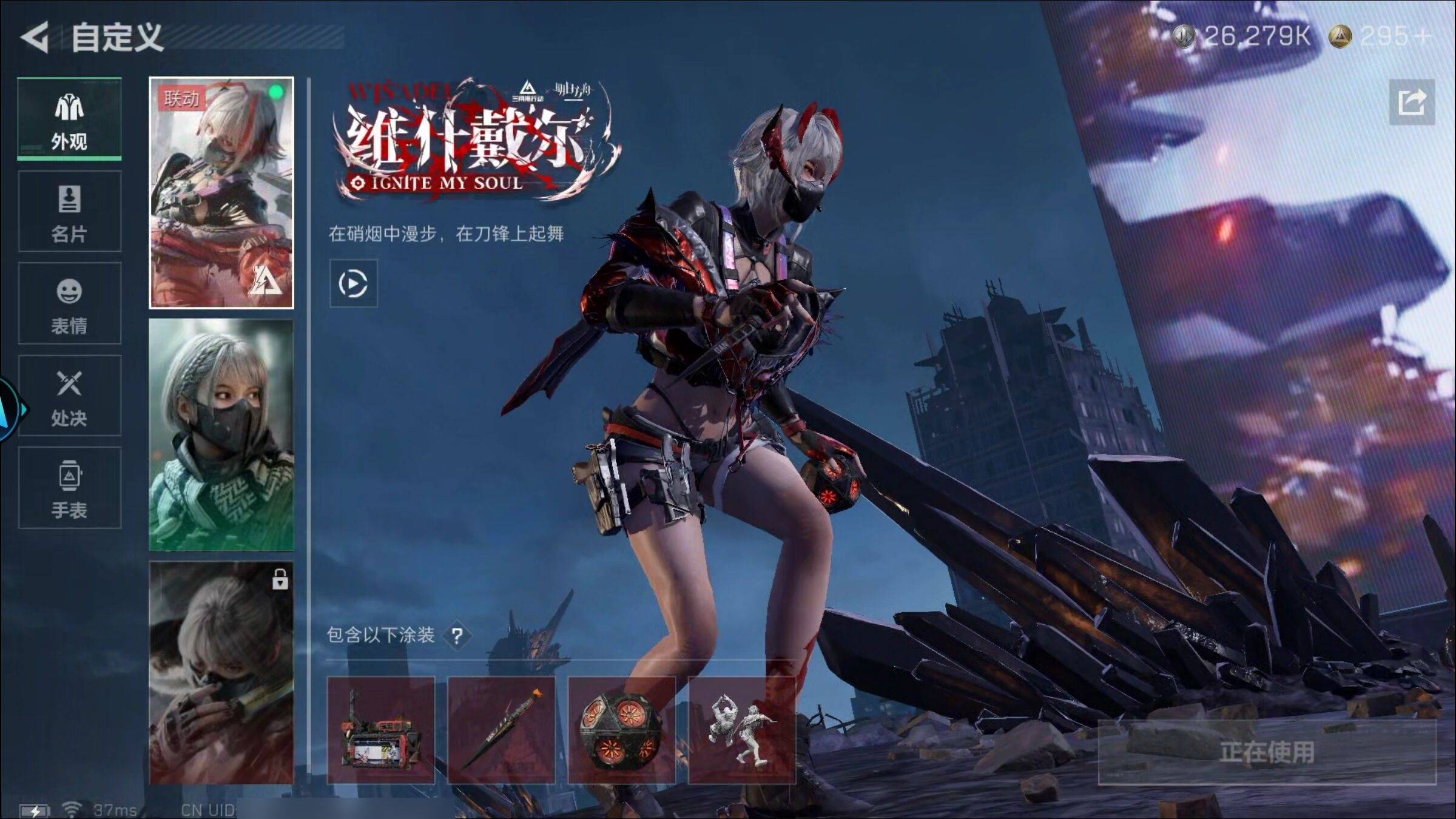This screenshot has height=819, width=1456.
Task: Open the 手表 watch tab
Action: 69,488
